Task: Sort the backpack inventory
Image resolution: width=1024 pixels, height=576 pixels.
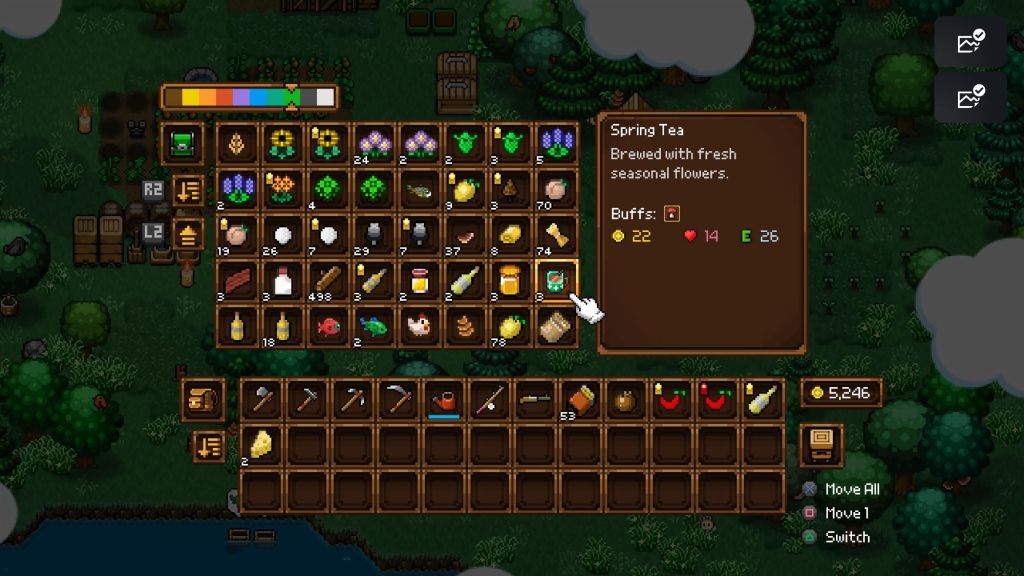Action: click(208, 445)
